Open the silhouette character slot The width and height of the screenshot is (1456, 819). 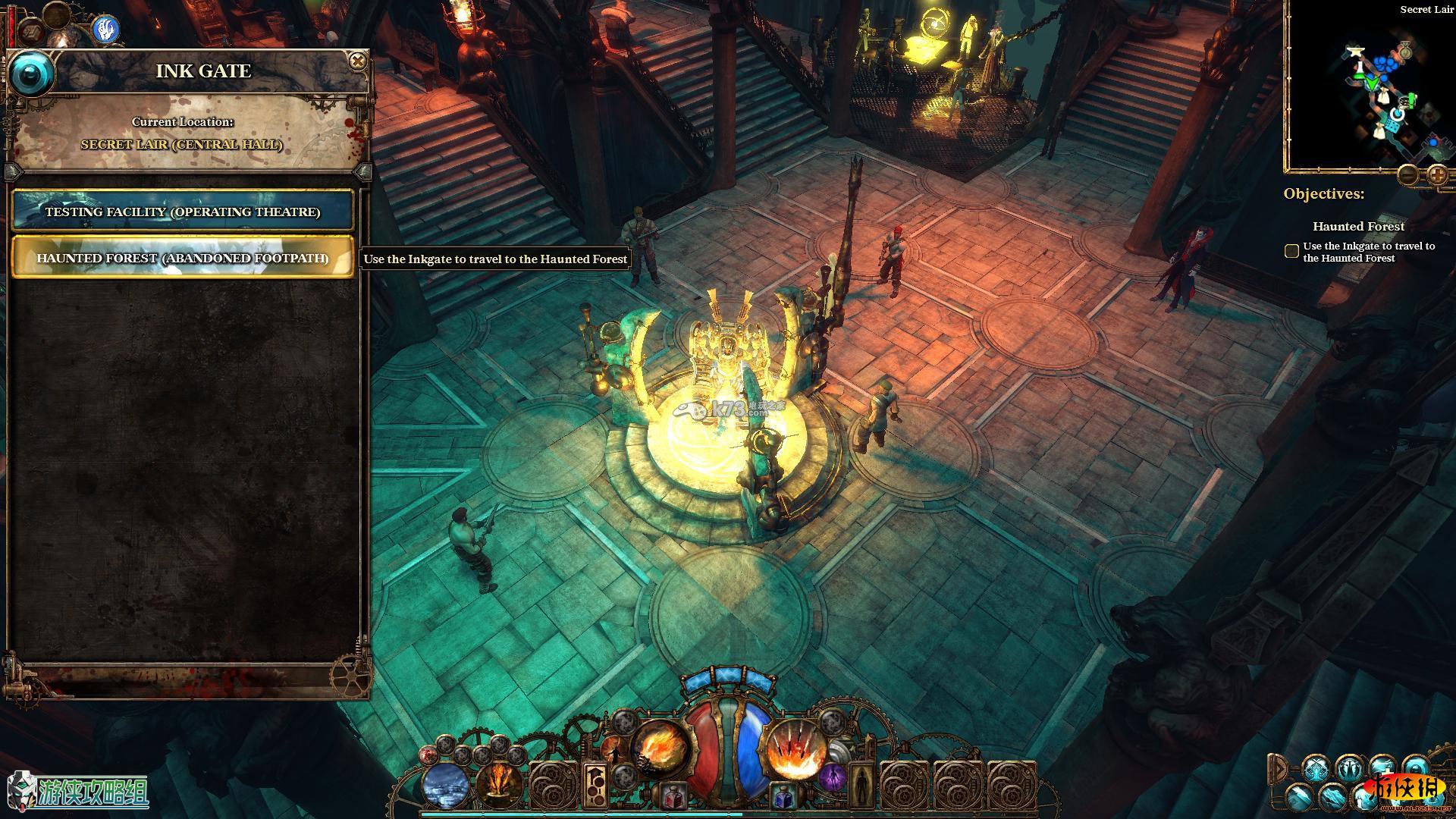coord(860,785)
